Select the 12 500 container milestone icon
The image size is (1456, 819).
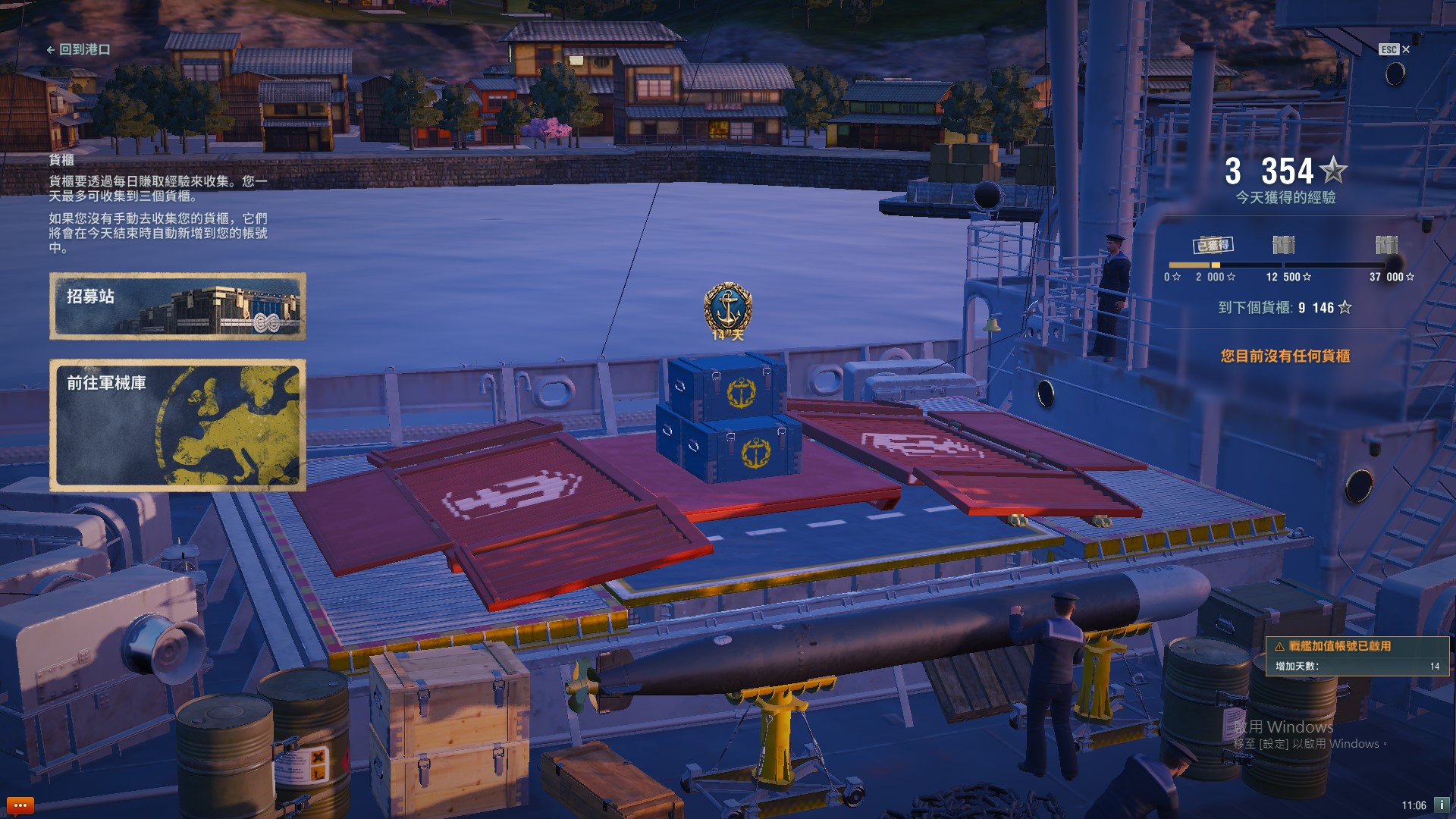click(x=1283, y=245)
